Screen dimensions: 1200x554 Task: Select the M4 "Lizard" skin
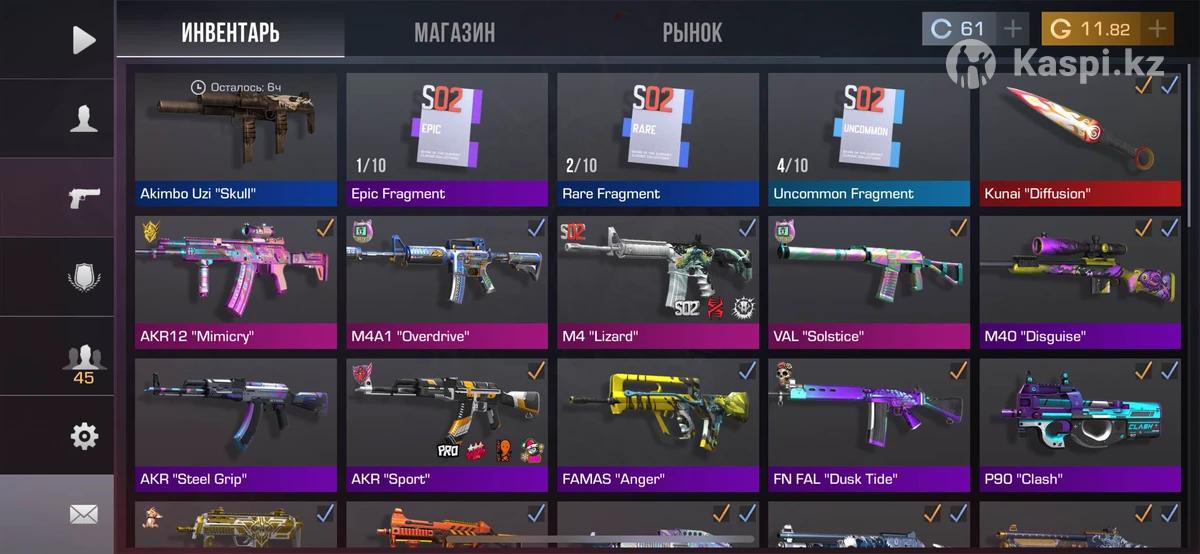coord(658,280)
